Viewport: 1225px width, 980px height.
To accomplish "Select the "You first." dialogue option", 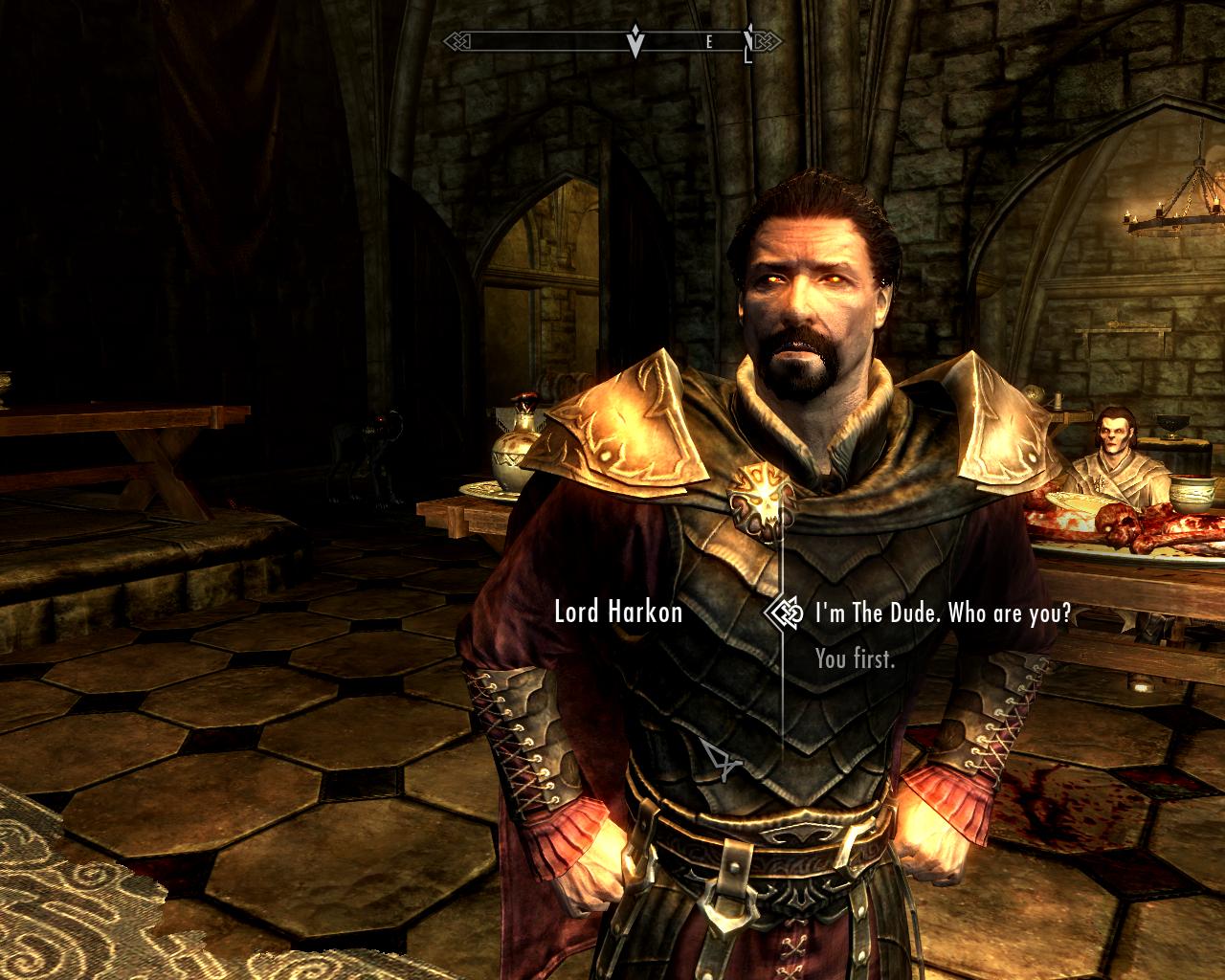I will tap(855, 658).
